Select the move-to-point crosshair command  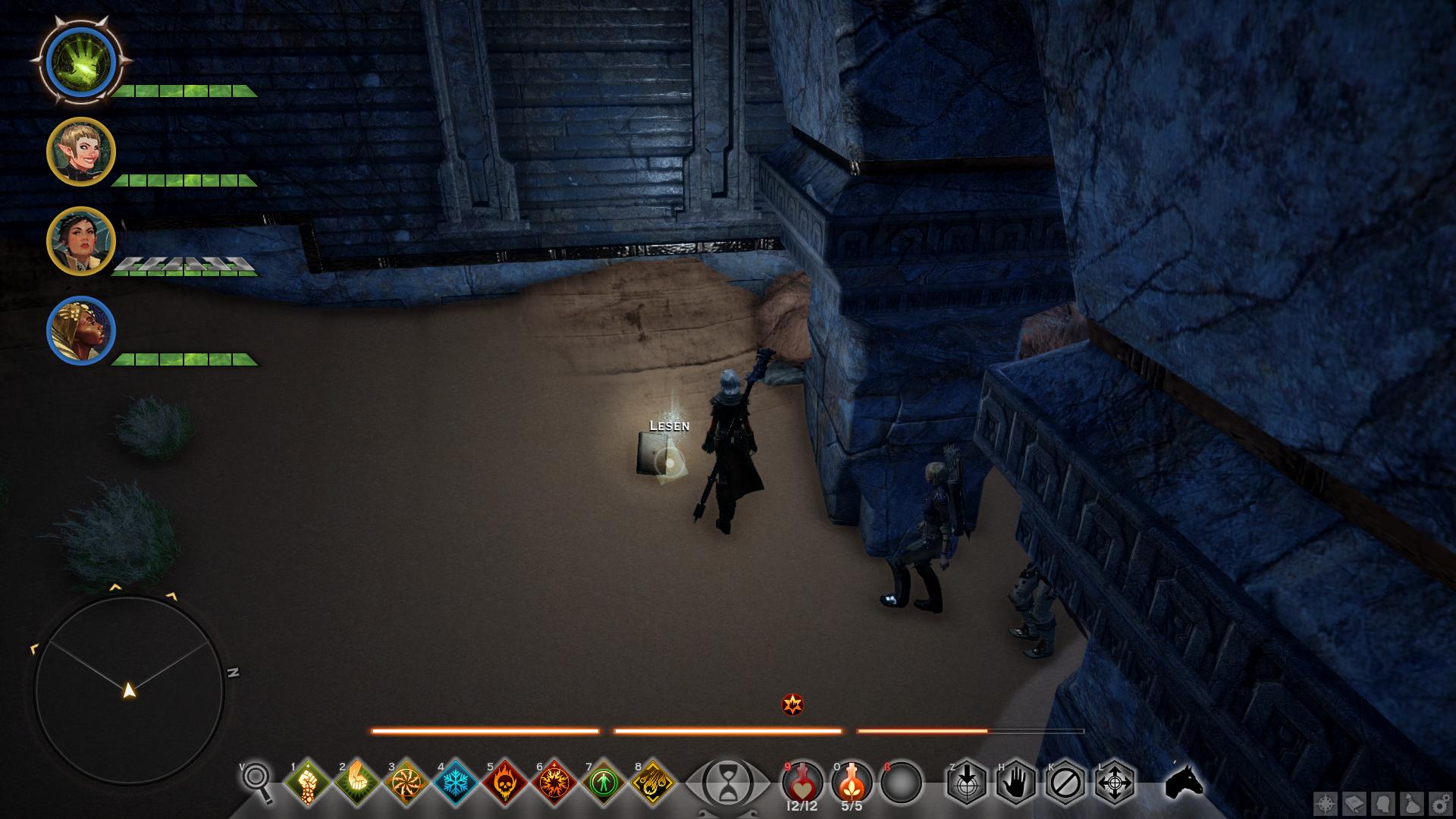[x=1114, y=782]
